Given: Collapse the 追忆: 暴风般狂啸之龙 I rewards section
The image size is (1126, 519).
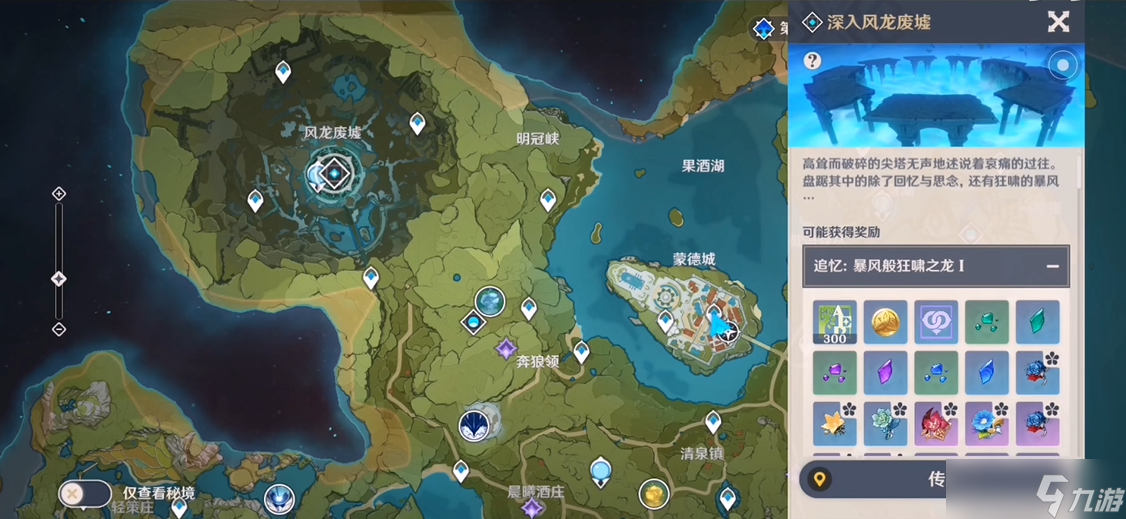Looking at the screenshot, I should point(1052,266).
